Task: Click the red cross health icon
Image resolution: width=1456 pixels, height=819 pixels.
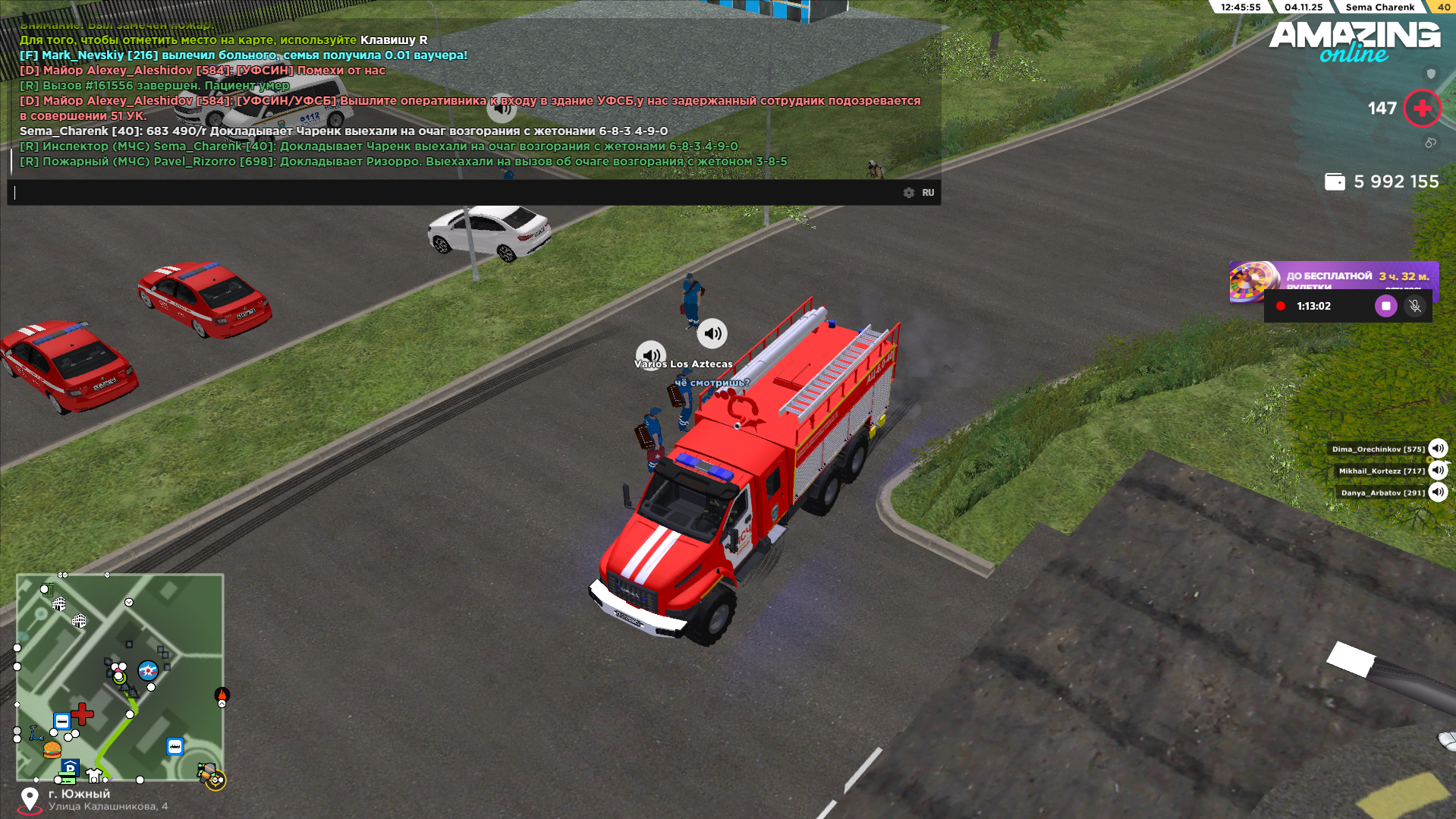Action: 1422,109
